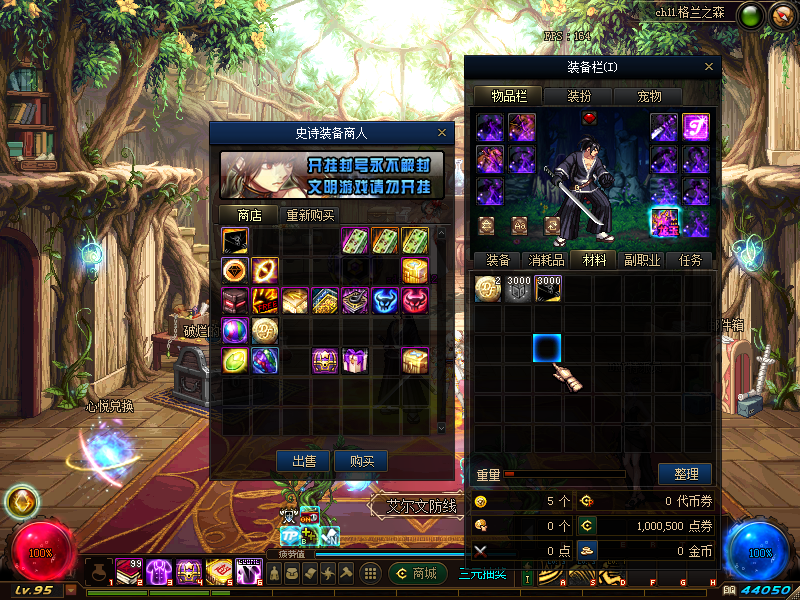This screenshot has height=600, width=800.
Task: Pick the rainbow orb item in shop
Action: point(236,330)
